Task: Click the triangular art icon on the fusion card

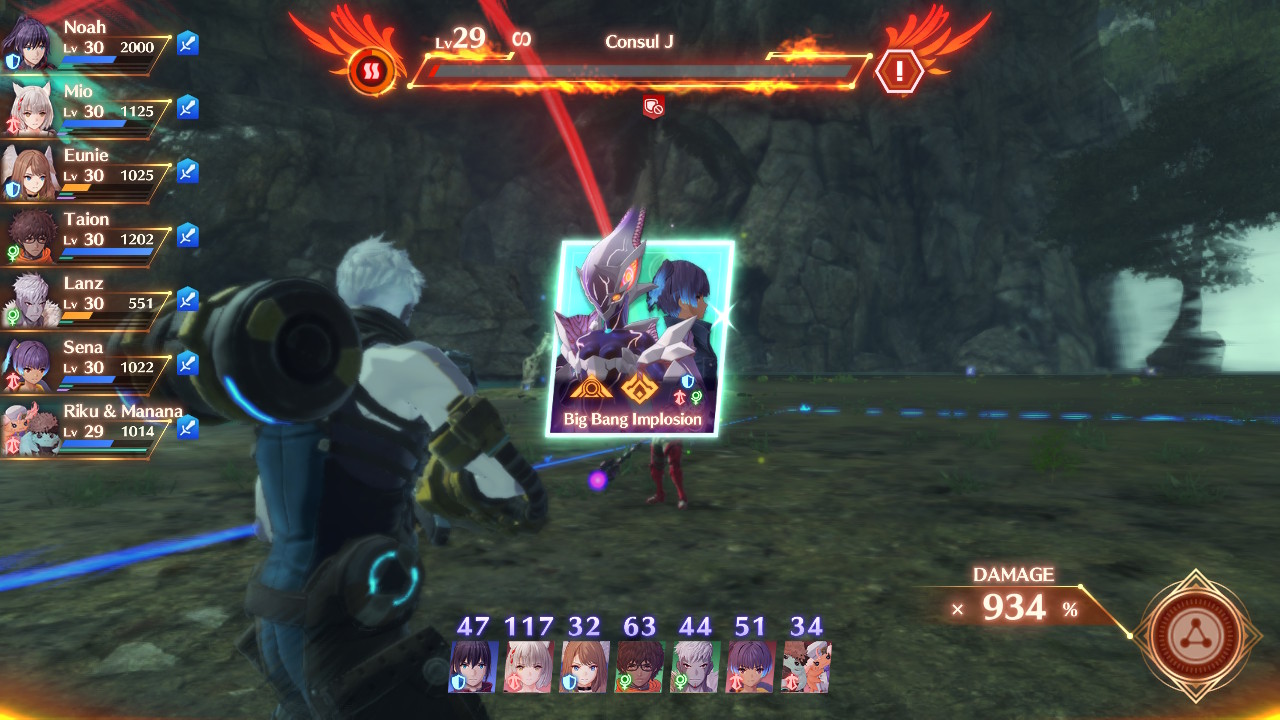Action: coord(591,388)
